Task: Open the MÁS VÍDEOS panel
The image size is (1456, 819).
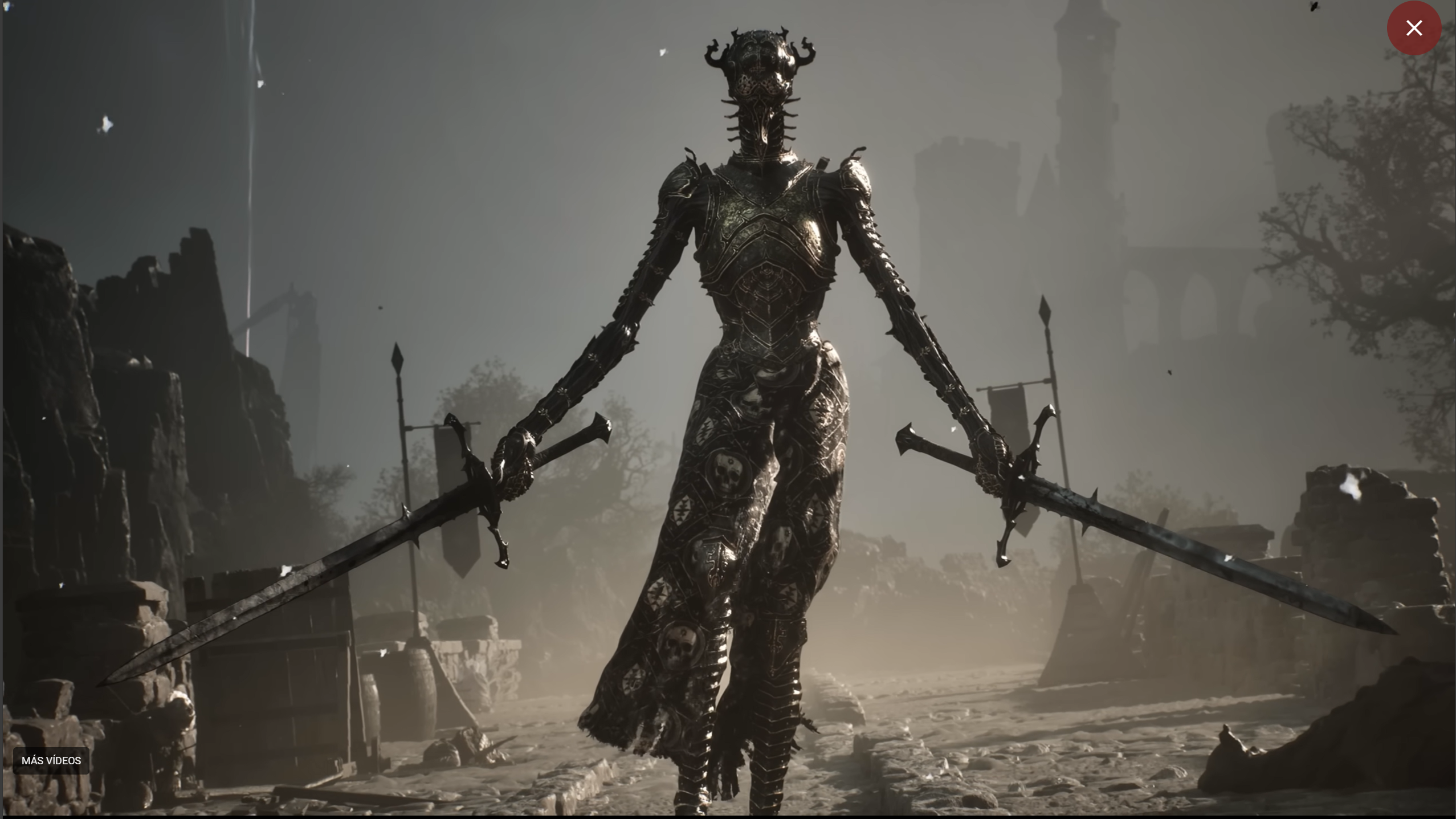Action: pos(51,760)
